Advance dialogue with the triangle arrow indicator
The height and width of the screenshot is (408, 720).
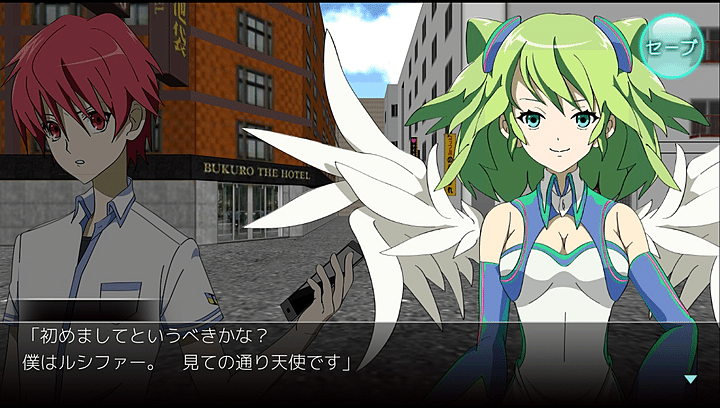point(690,379)
